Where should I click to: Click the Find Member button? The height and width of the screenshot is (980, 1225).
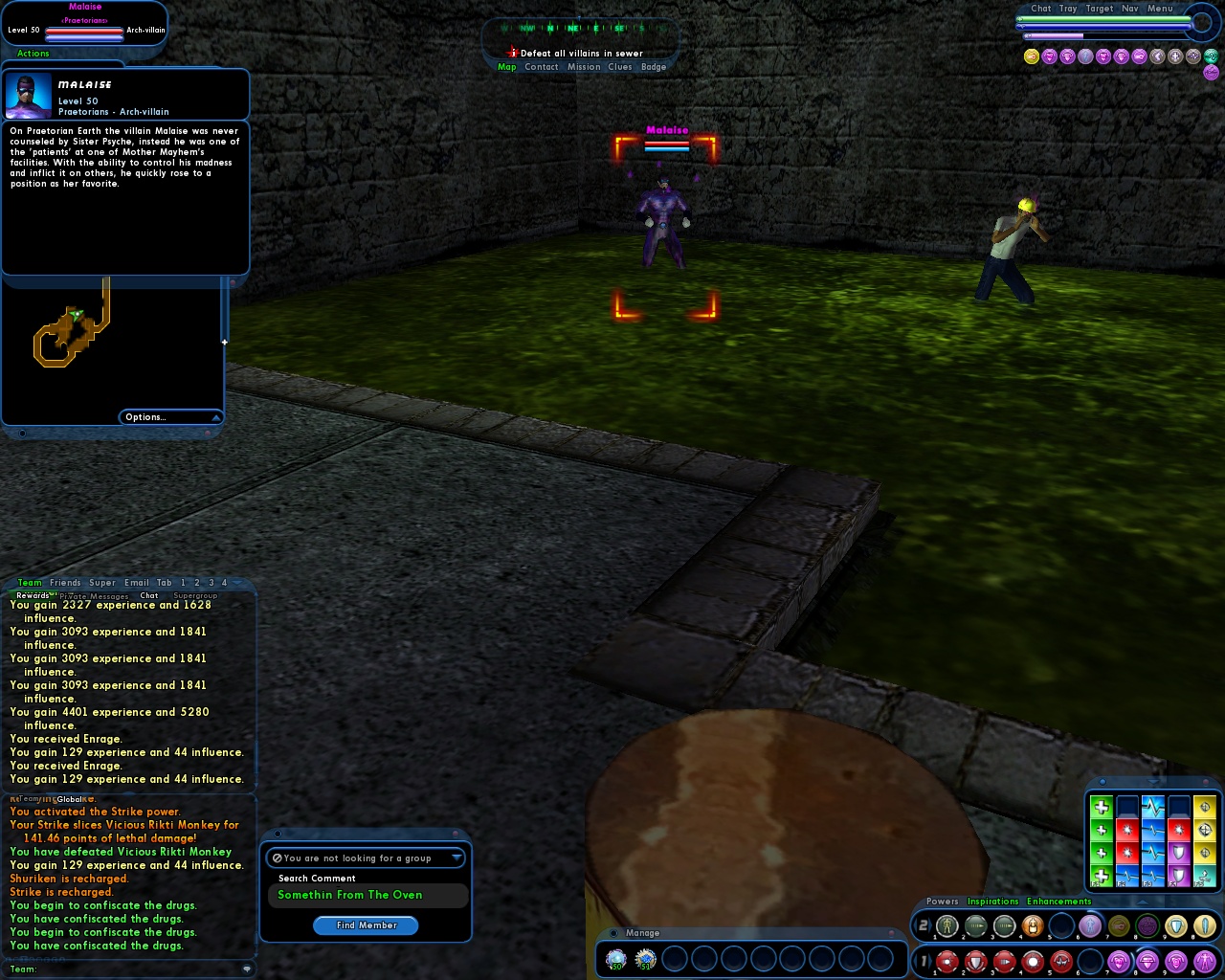coord(366,925)
